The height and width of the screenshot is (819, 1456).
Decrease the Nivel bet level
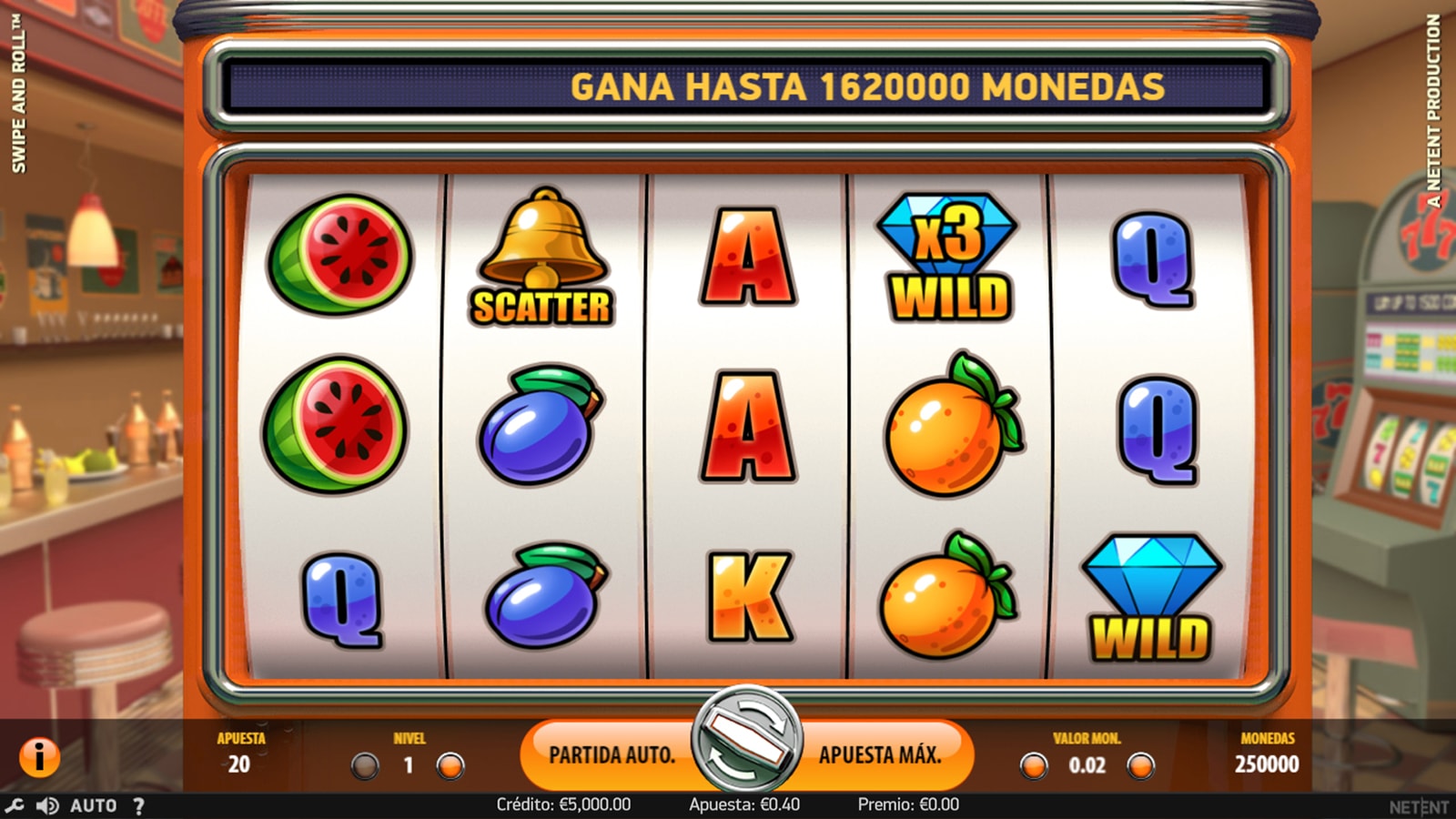tap(365, 766)
